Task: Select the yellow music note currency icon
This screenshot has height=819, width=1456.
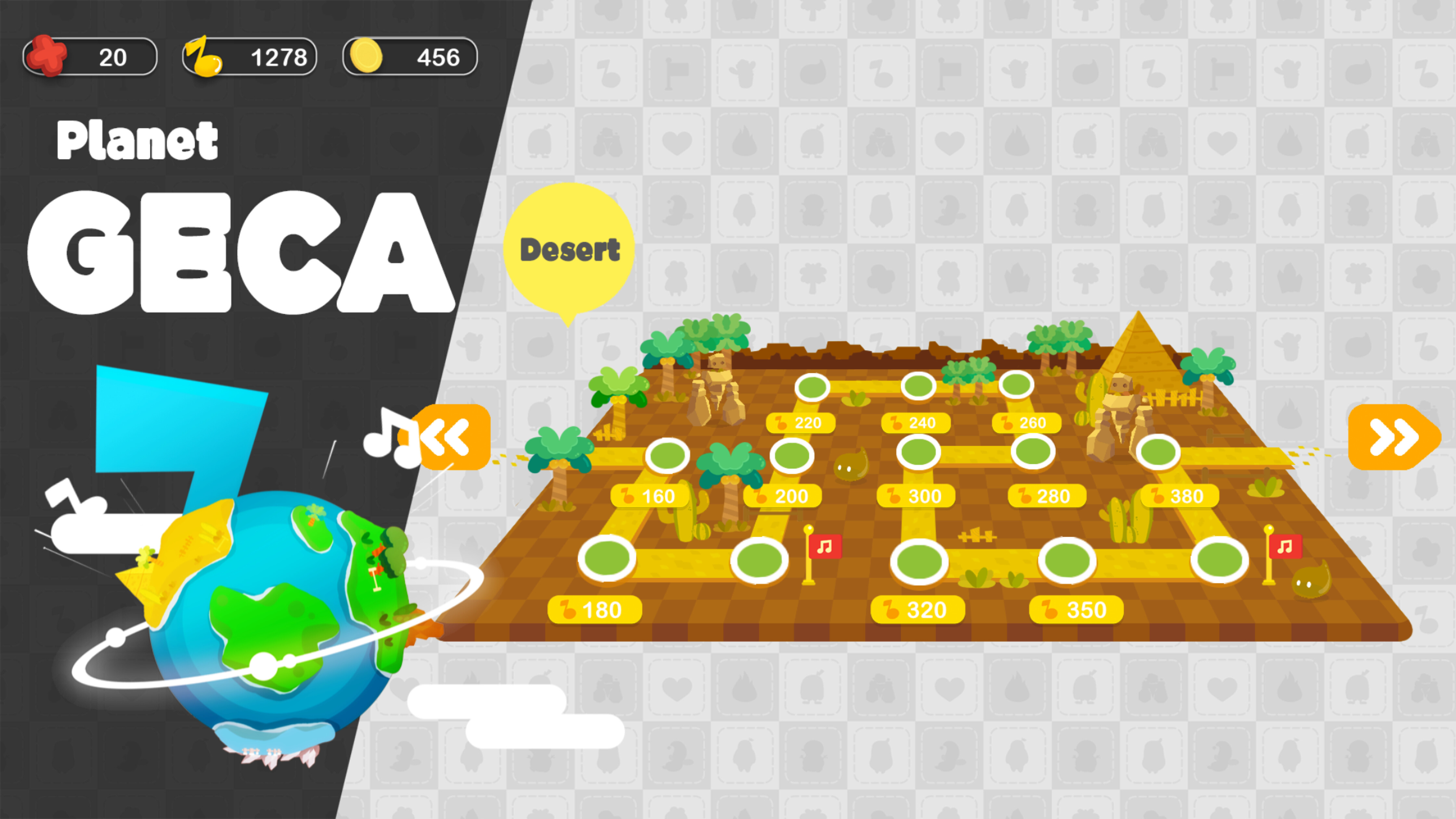Action: point(203,56)
